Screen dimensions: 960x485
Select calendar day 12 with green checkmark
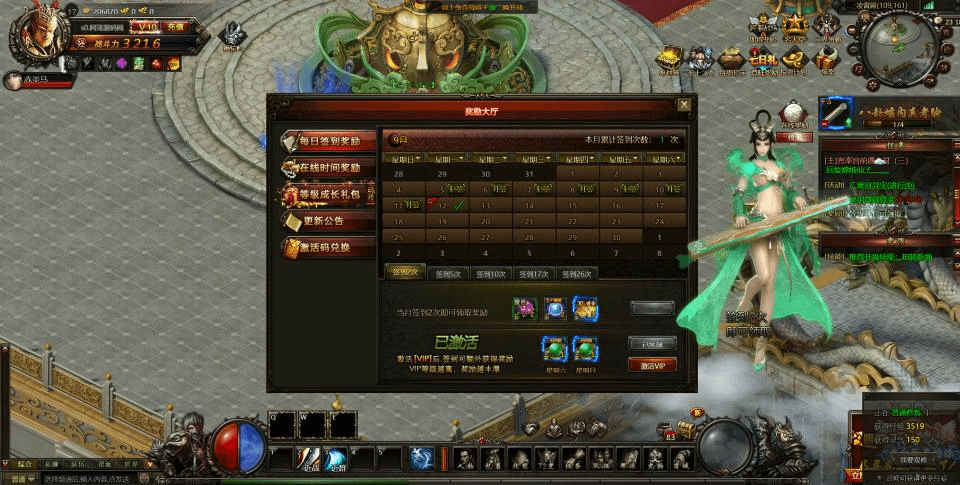point(445,205)
